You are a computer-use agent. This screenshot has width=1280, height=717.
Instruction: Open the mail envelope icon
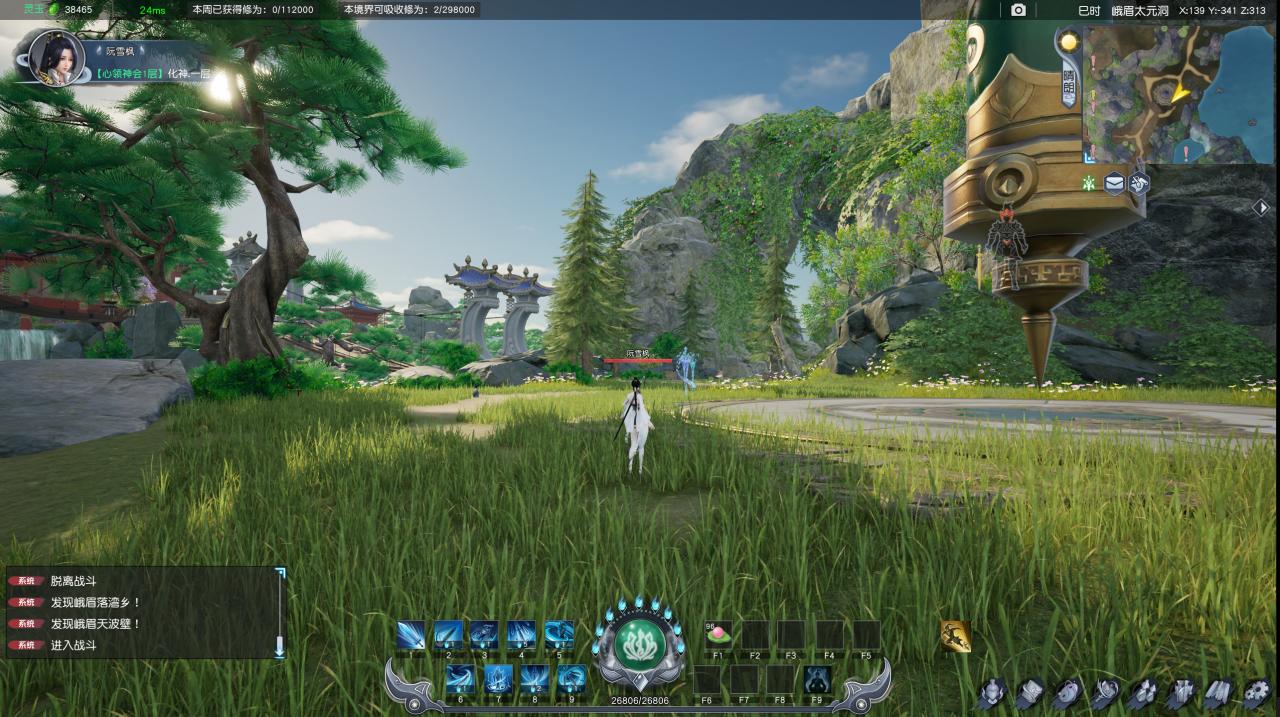[1114, 183]
